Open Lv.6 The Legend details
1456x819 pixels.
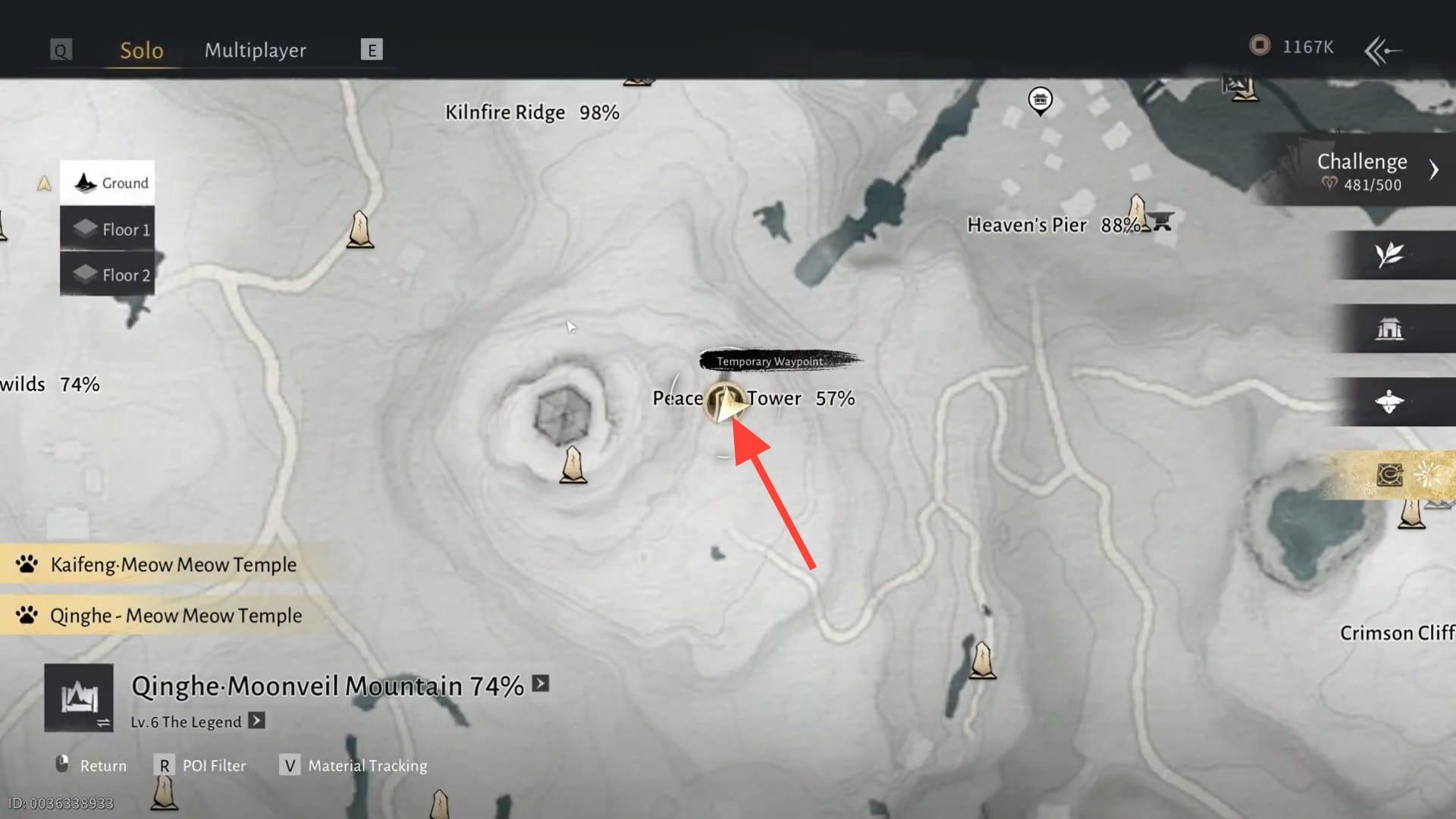tap(257, 720)
